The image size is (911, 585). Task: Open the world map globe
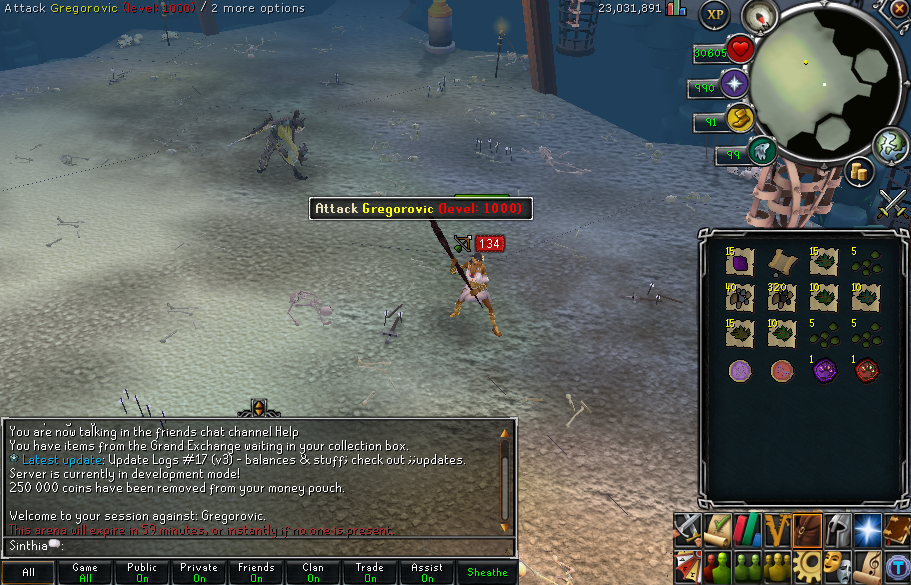click(889, 146)
